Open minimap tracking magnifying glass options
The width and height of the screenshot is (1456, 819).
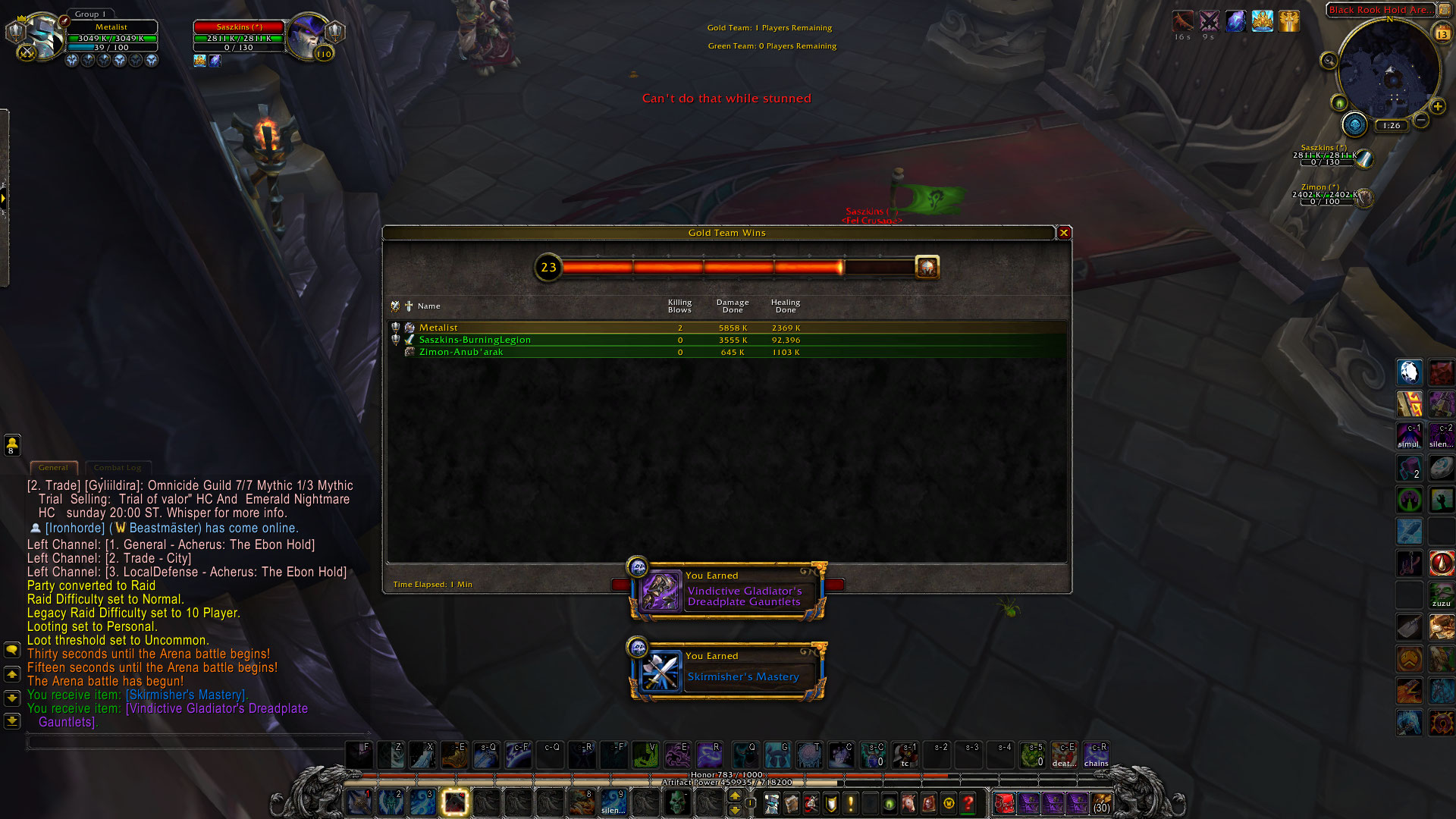[1329, 60]
